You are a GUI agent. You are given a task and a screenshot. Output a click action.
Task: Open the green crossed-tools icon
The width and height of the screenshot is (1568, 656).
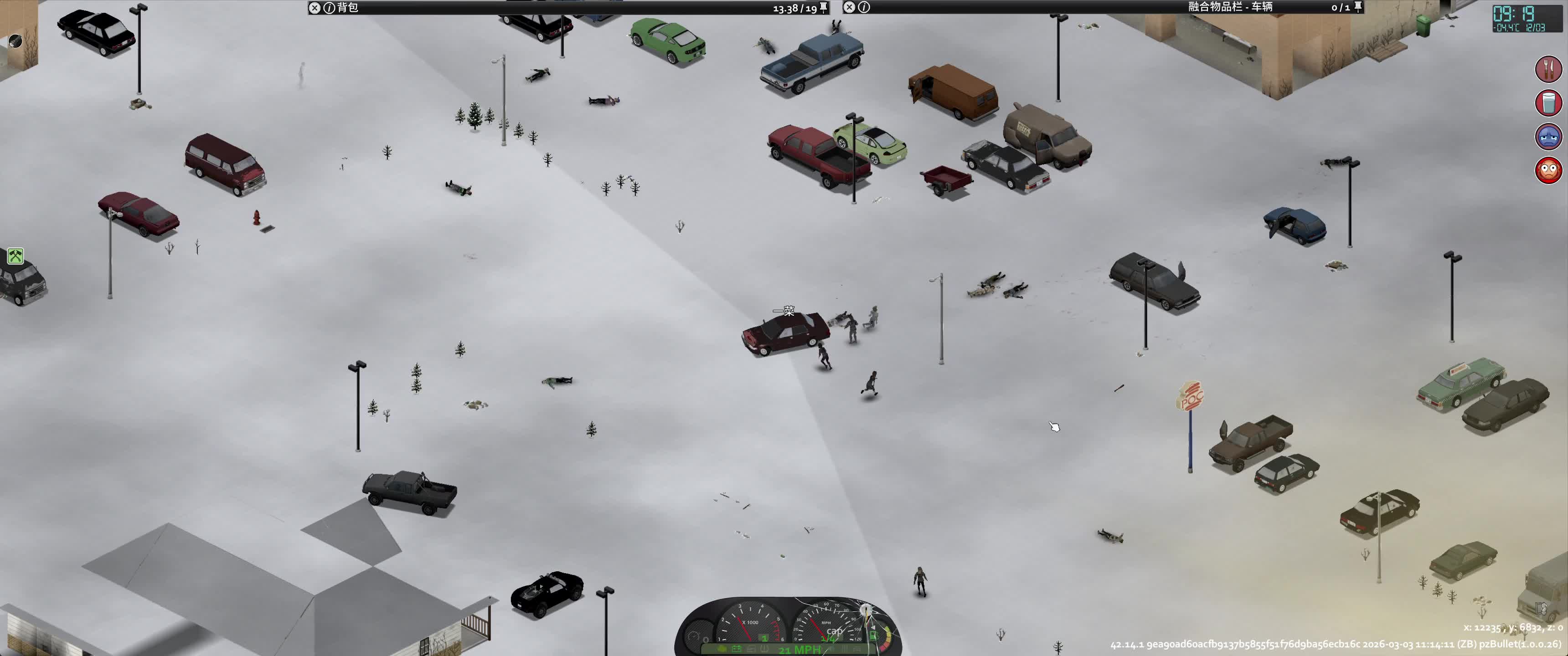15,256
